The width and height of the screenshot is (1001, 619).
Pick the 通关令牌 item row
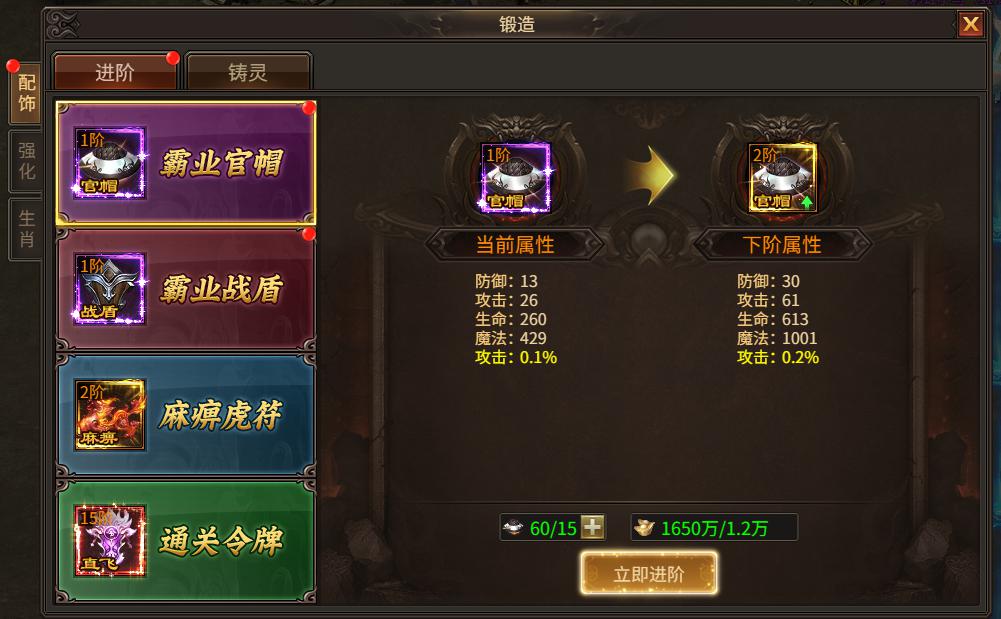[186, 541]
